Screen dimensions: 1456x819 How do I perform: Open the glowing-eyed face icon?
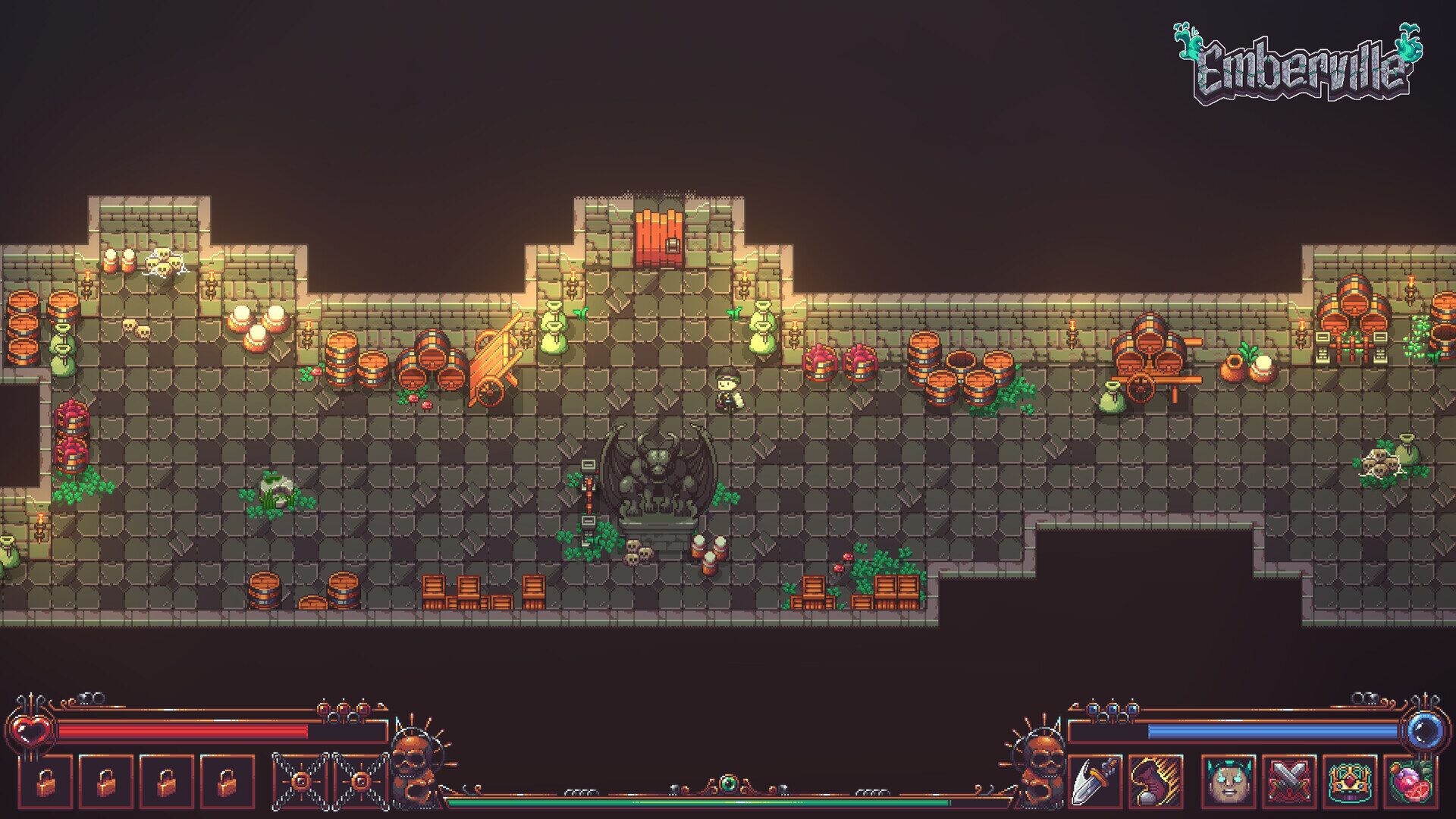[x=1228, y=781]
